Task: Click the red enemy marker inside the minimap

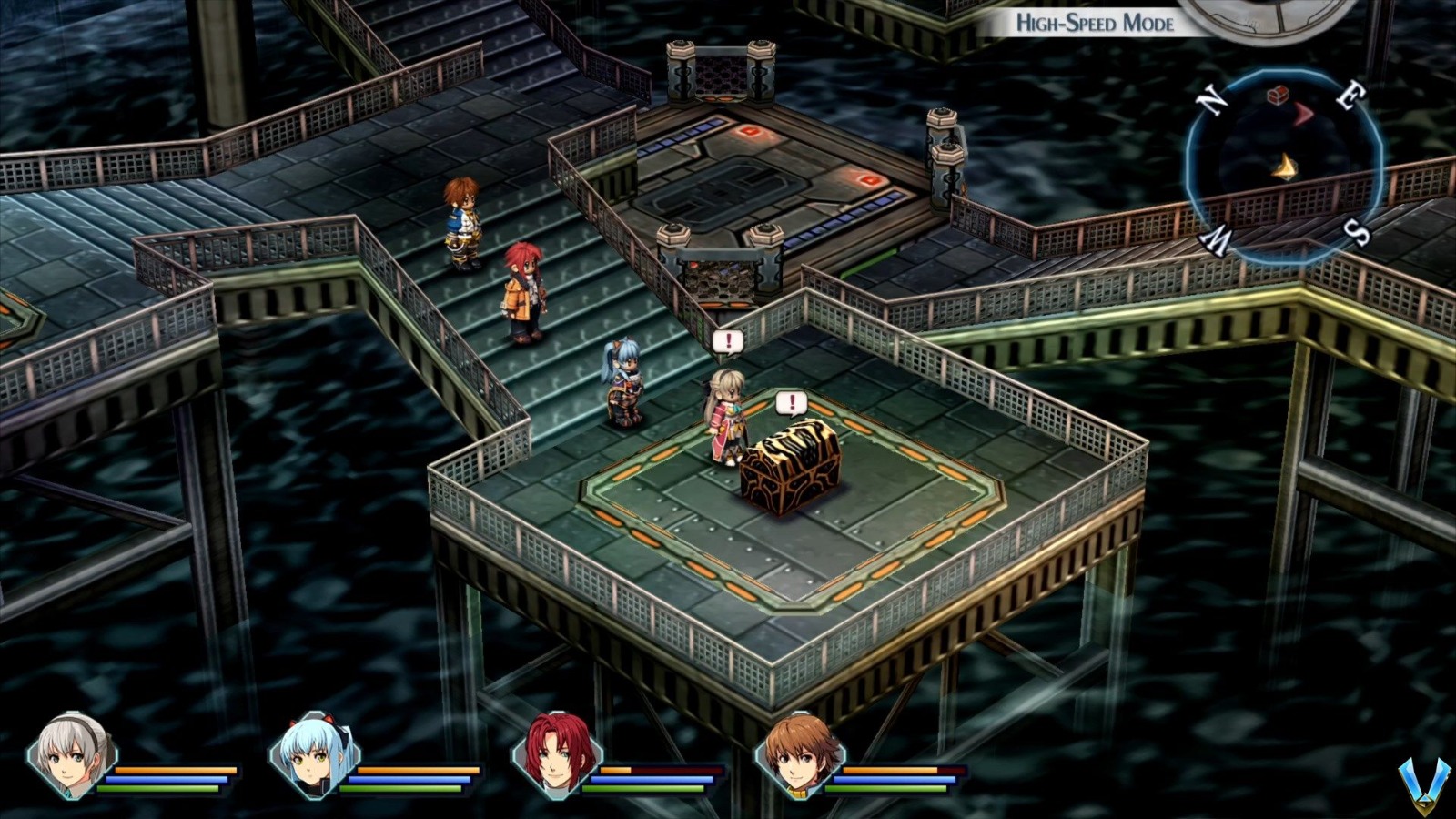Action: (1301, 113)
